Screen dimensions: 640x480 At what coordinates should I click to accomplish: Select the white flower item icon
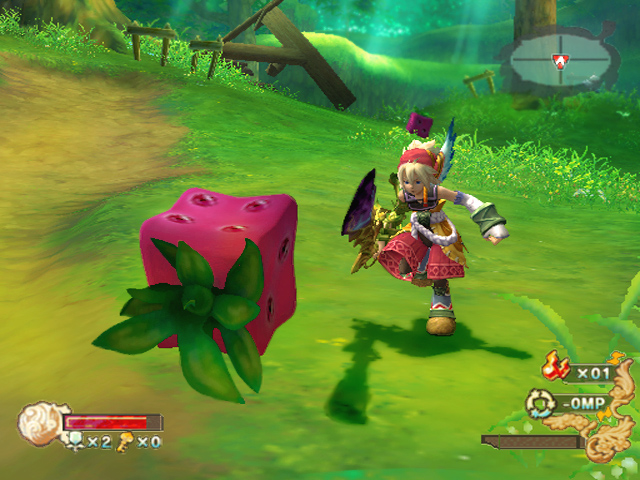point(74,440)
